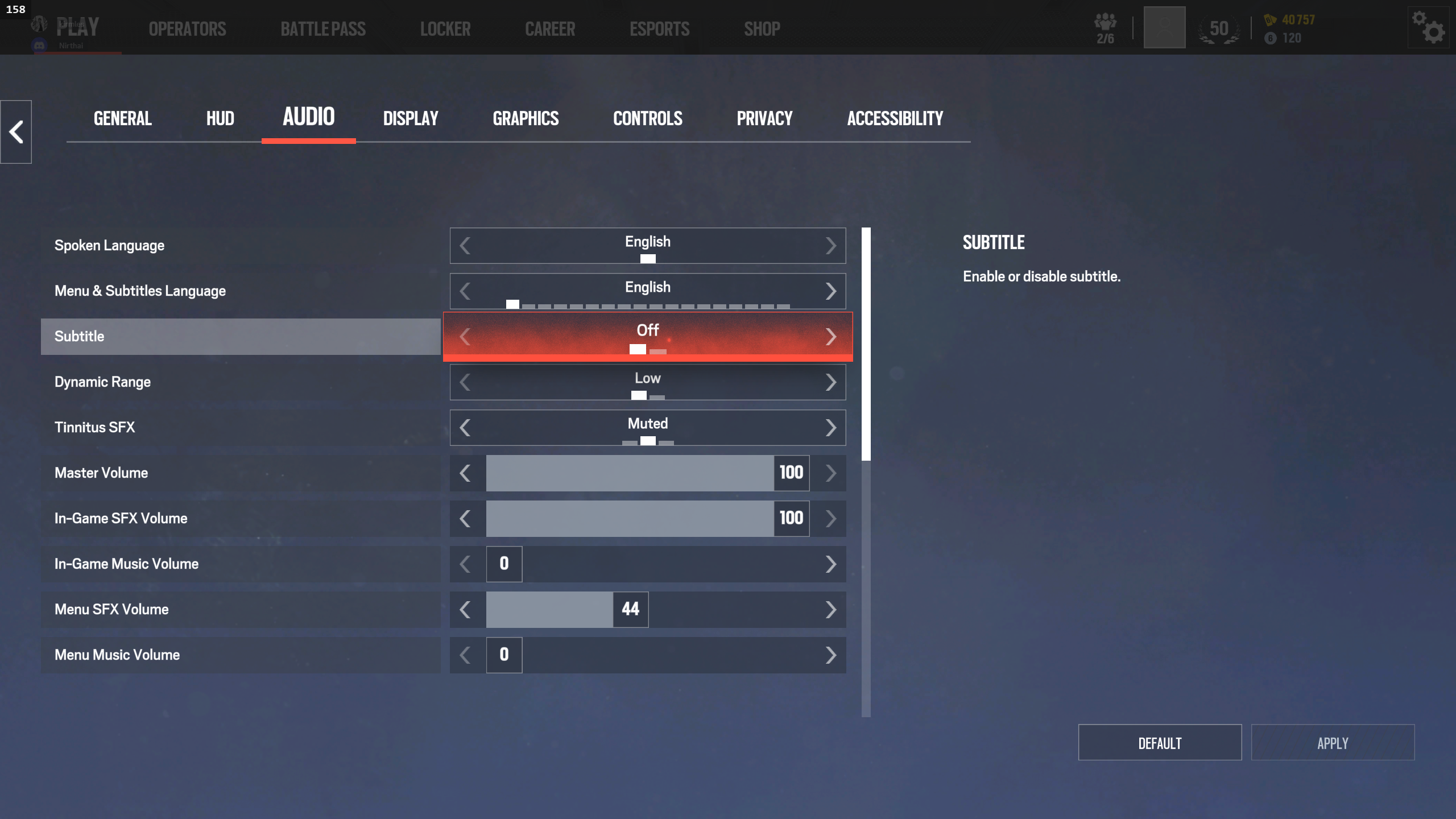Click right chevron on Menu Music Volume
The height and width of the screenshot is (819, 1456).
tap(832, 655)
